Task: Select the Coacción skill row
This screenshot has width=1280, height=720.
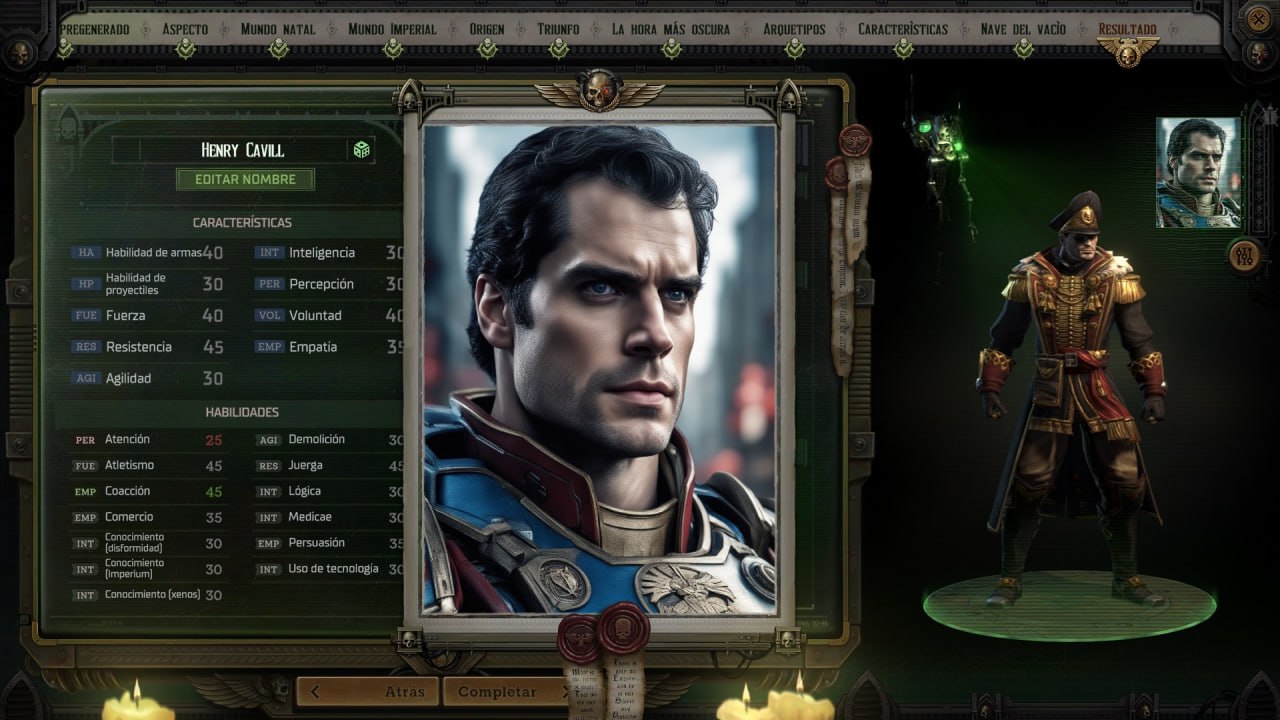Action: 147,491
